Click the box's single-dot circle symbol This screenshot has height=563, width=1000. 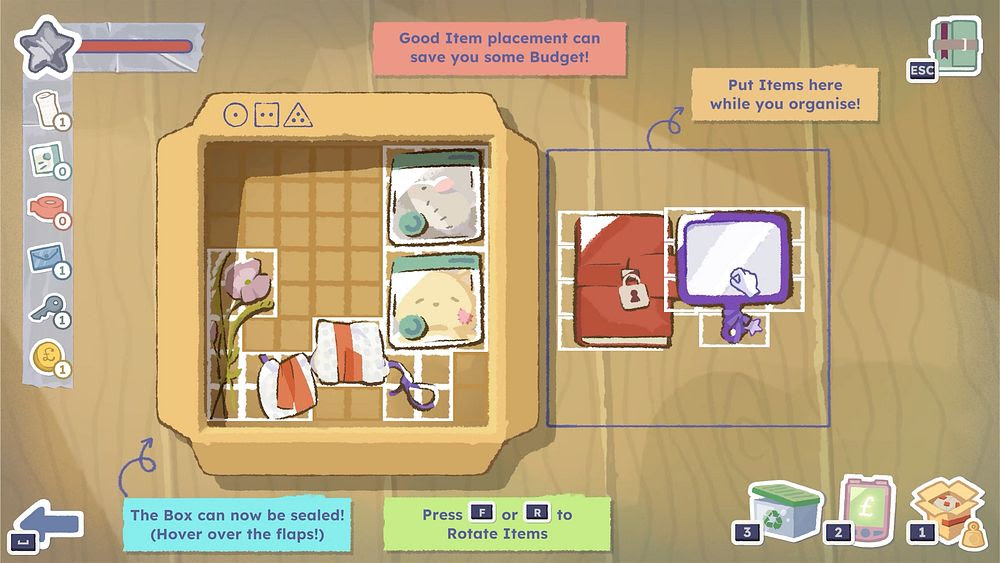(235, 115)
